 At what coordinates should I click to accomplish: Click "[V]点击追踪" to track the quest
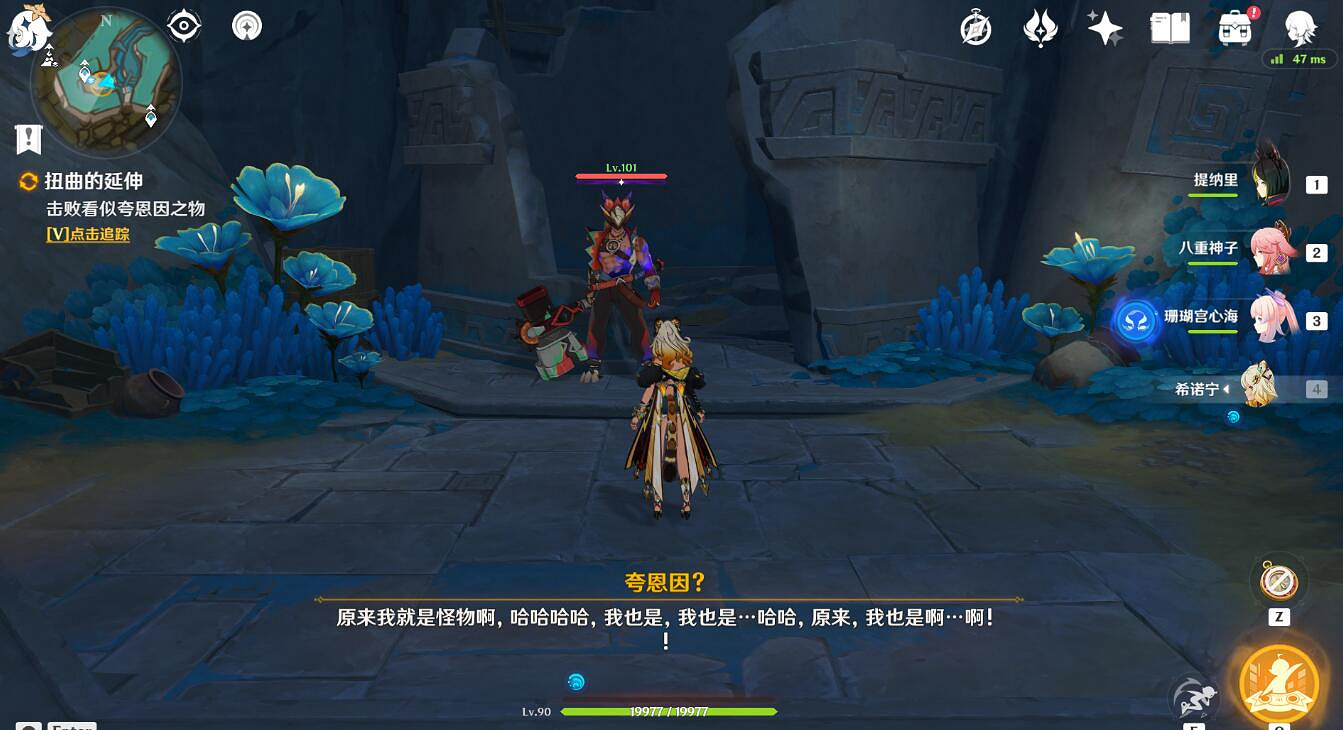pos(88,234)
